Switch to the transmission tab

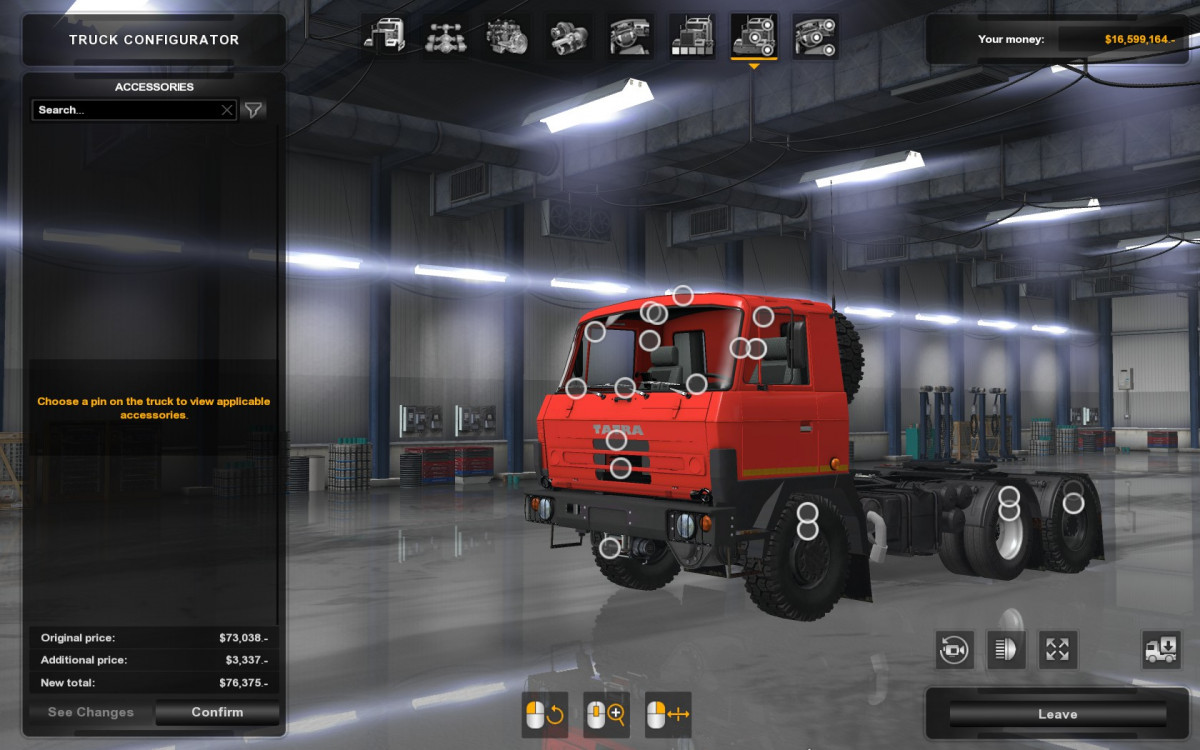(569, 36)
